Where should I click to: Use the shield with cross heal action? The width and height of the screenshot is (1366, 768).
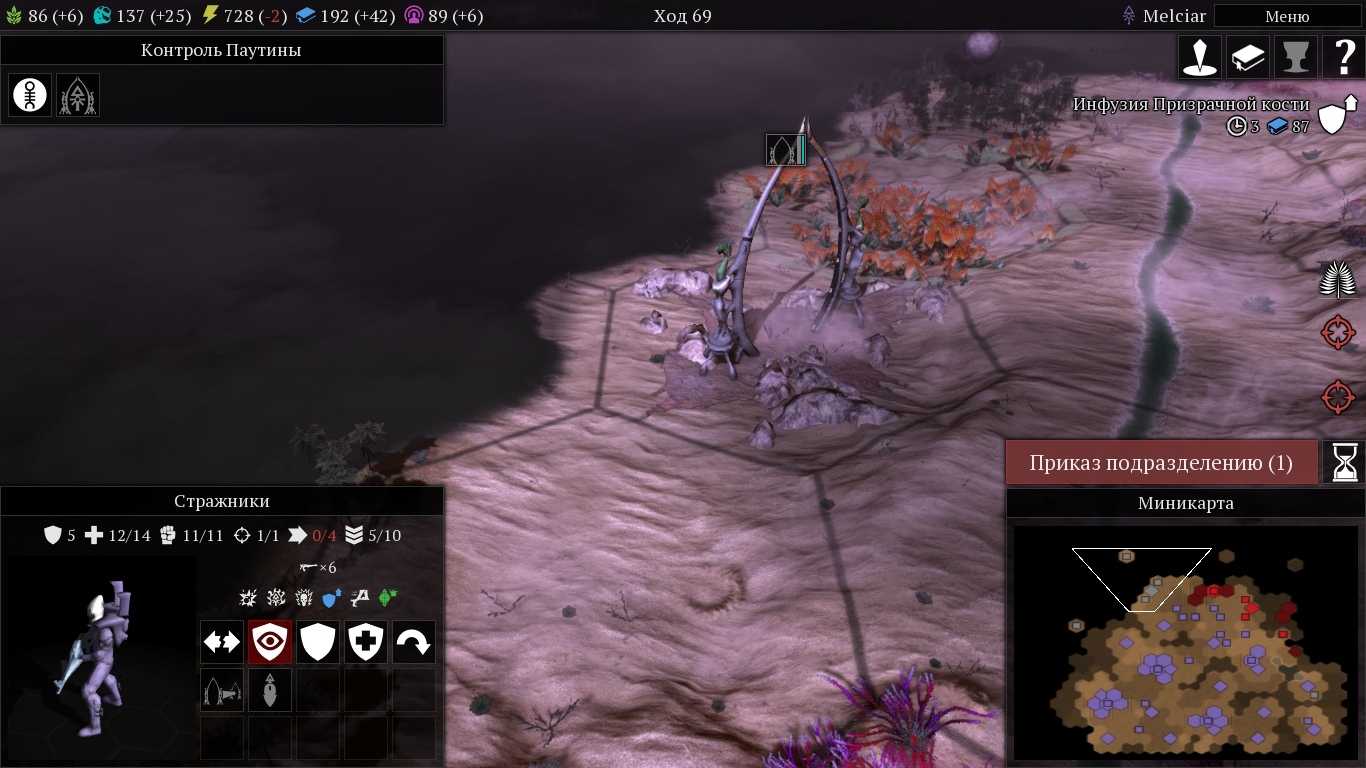366,642
